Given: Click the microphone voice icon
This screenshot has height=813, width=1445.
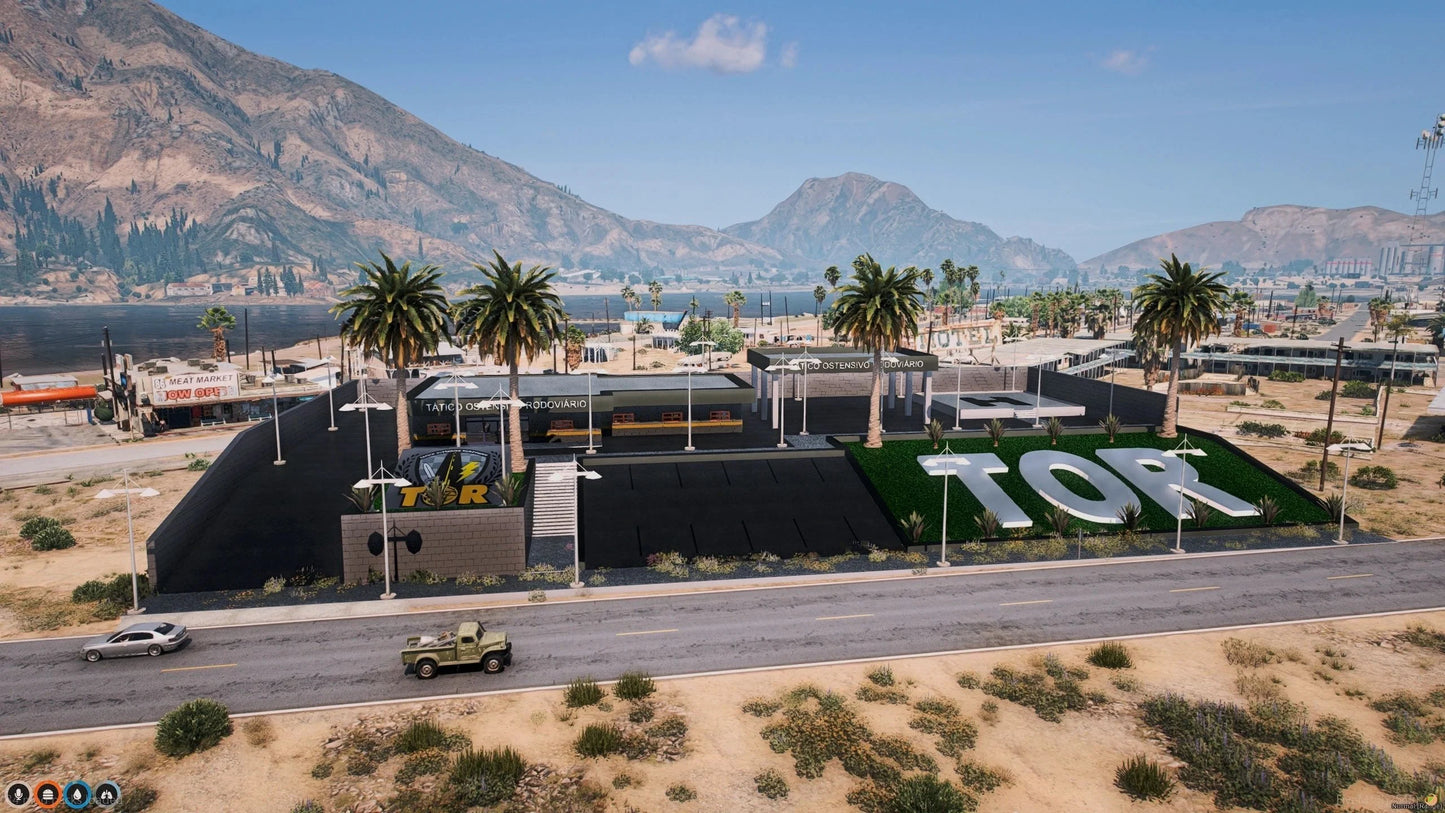Looking at the screenshot, I should (x=17, y=795).
